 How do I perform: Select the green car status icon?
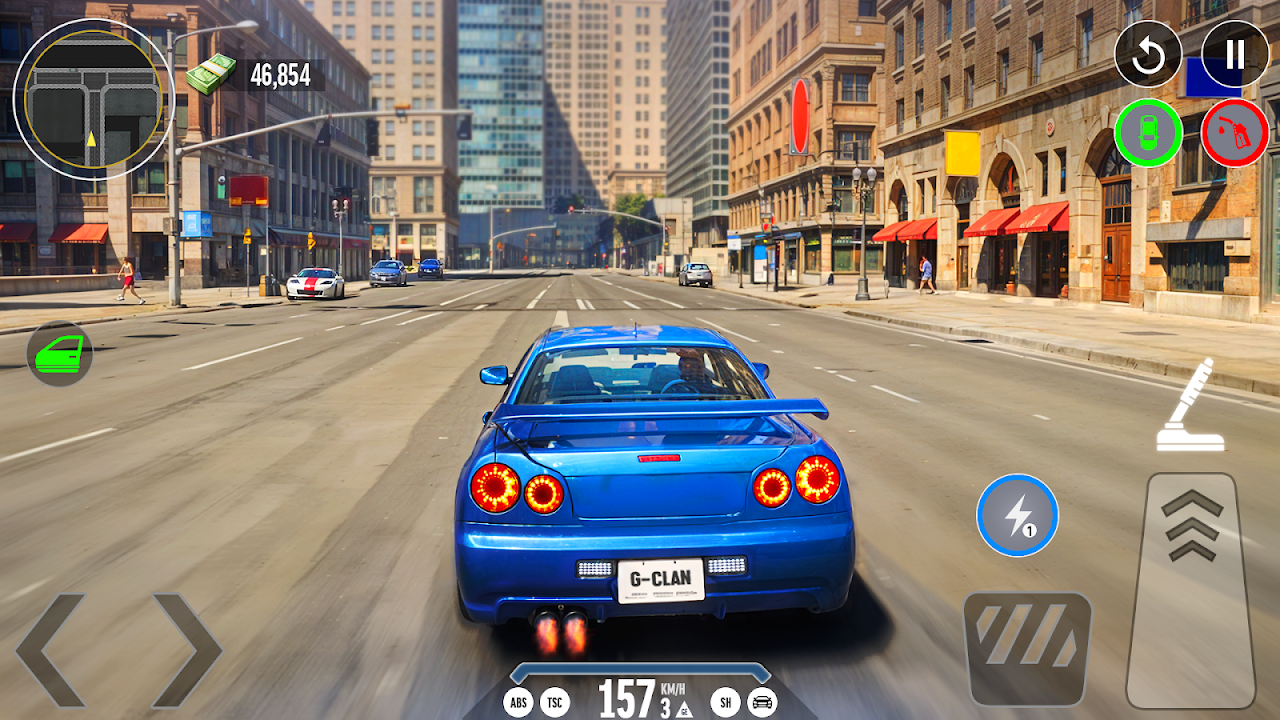coord(1148,133)
